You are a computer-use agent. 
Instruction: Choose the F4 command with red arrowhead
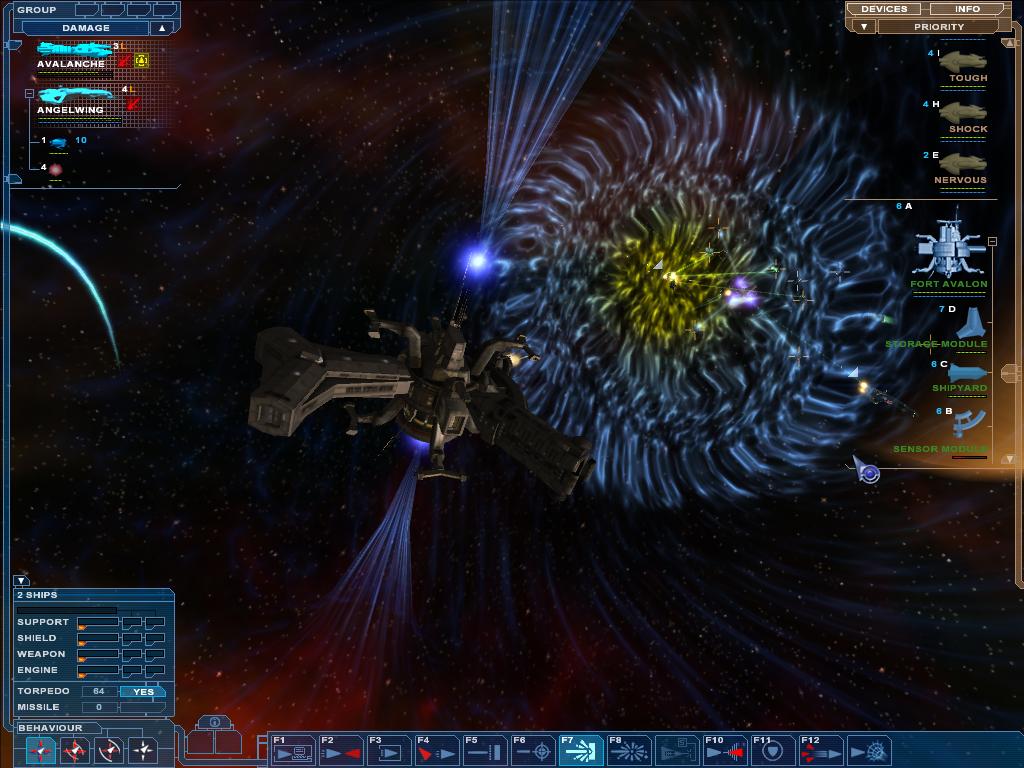point(436,750)
